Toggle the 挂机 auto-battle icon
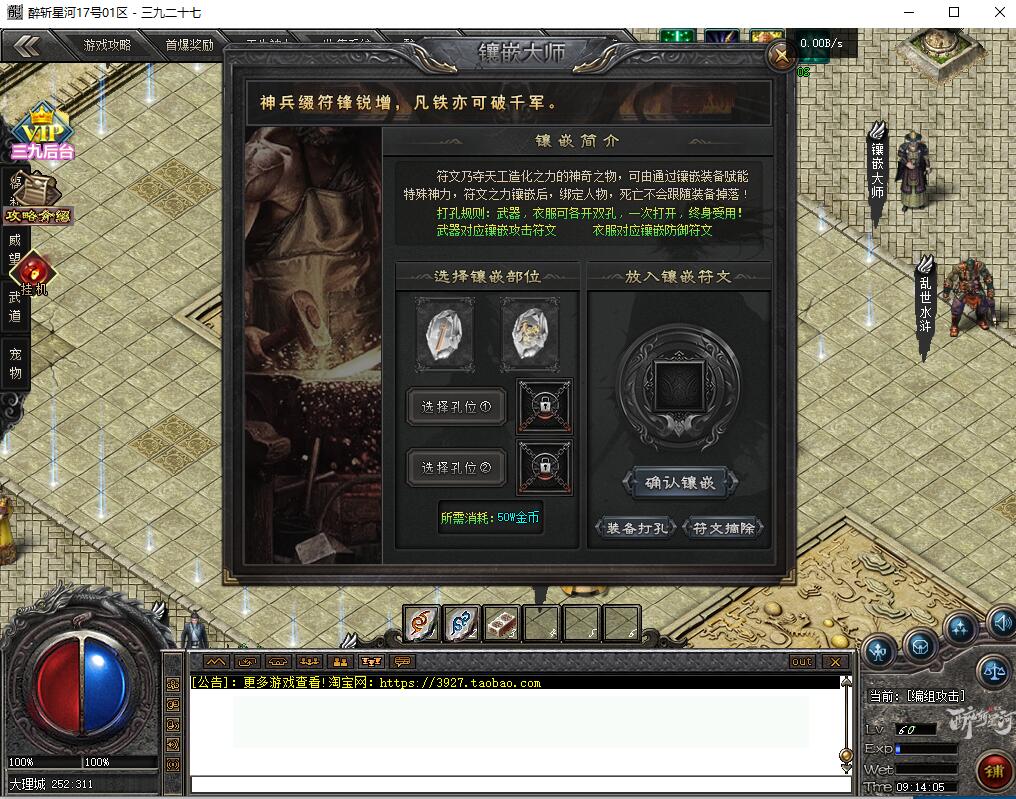Screen dimensions: 1016x799 coord(35,273)
